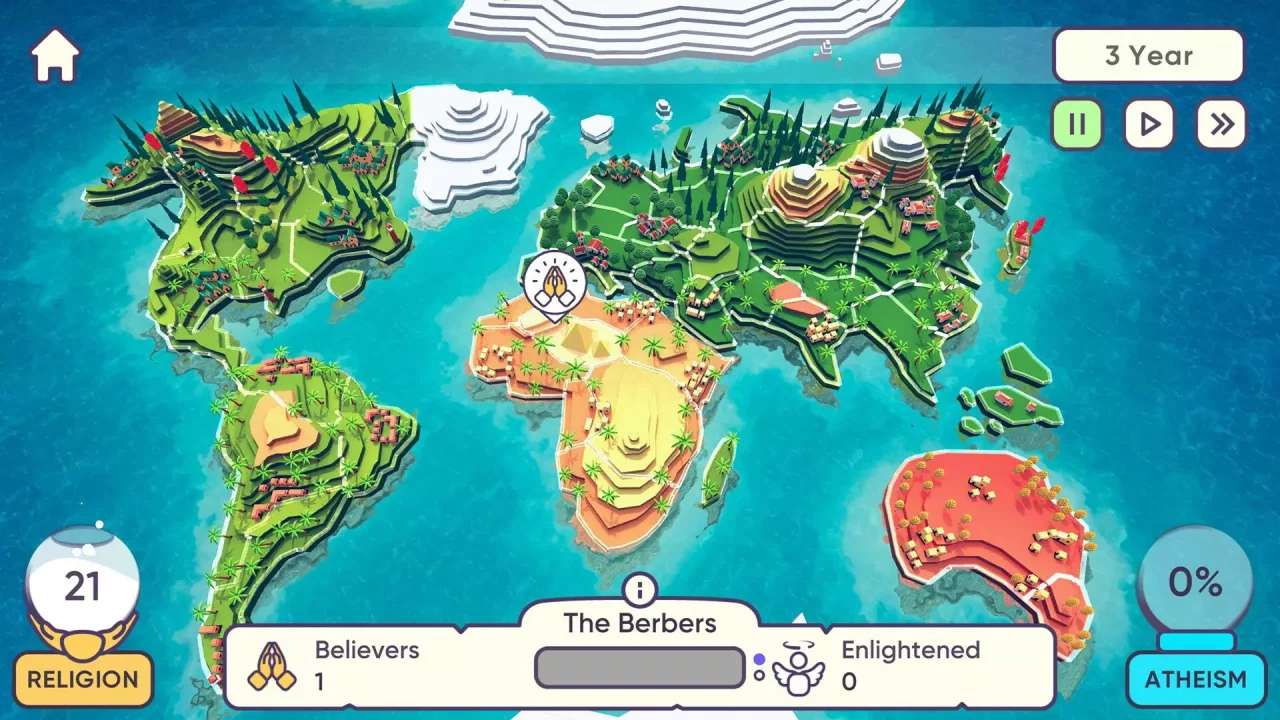Pause the simulation with the pause button
Screen dimensions: 1280x720
coord(1076,125)
